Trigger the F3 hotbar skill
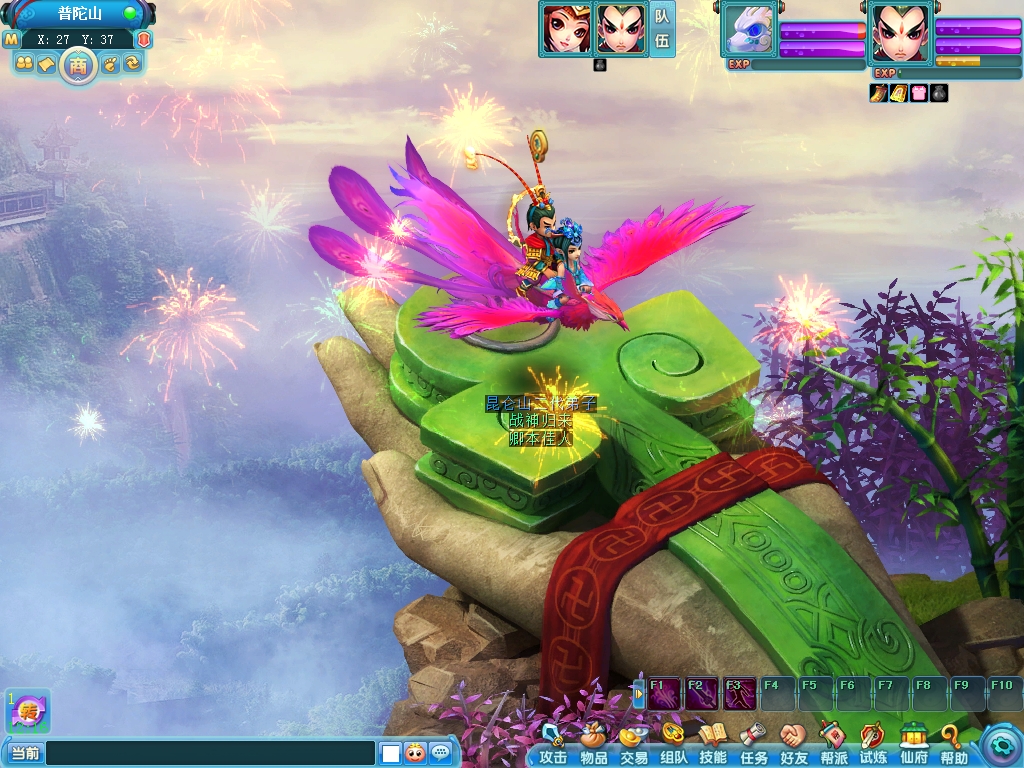 (x=740, y=693)
